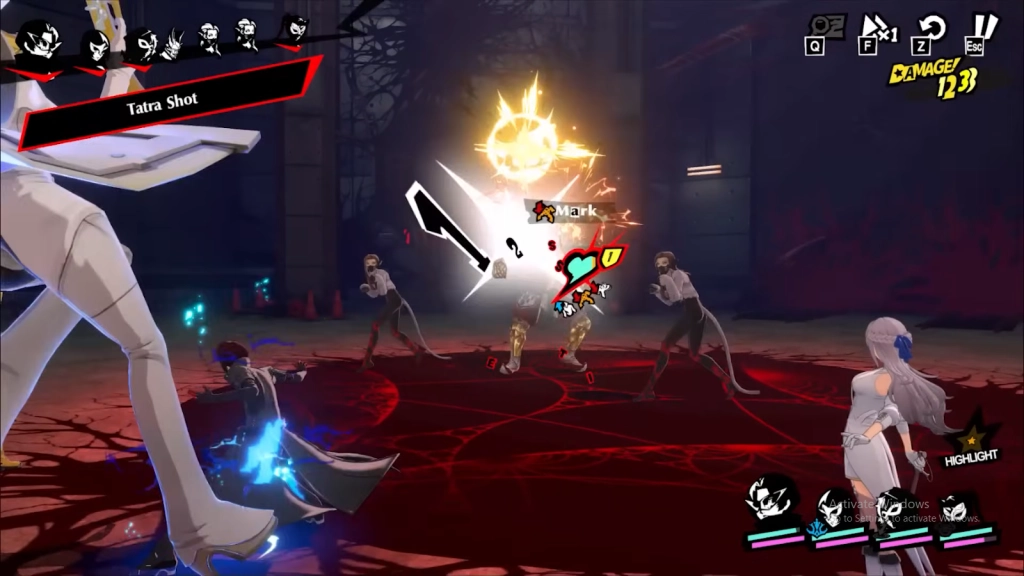Click the greyed-out icon above the Q key
Image resolution: width=1024 pixels, height=576 pixels.
(816, 25)
